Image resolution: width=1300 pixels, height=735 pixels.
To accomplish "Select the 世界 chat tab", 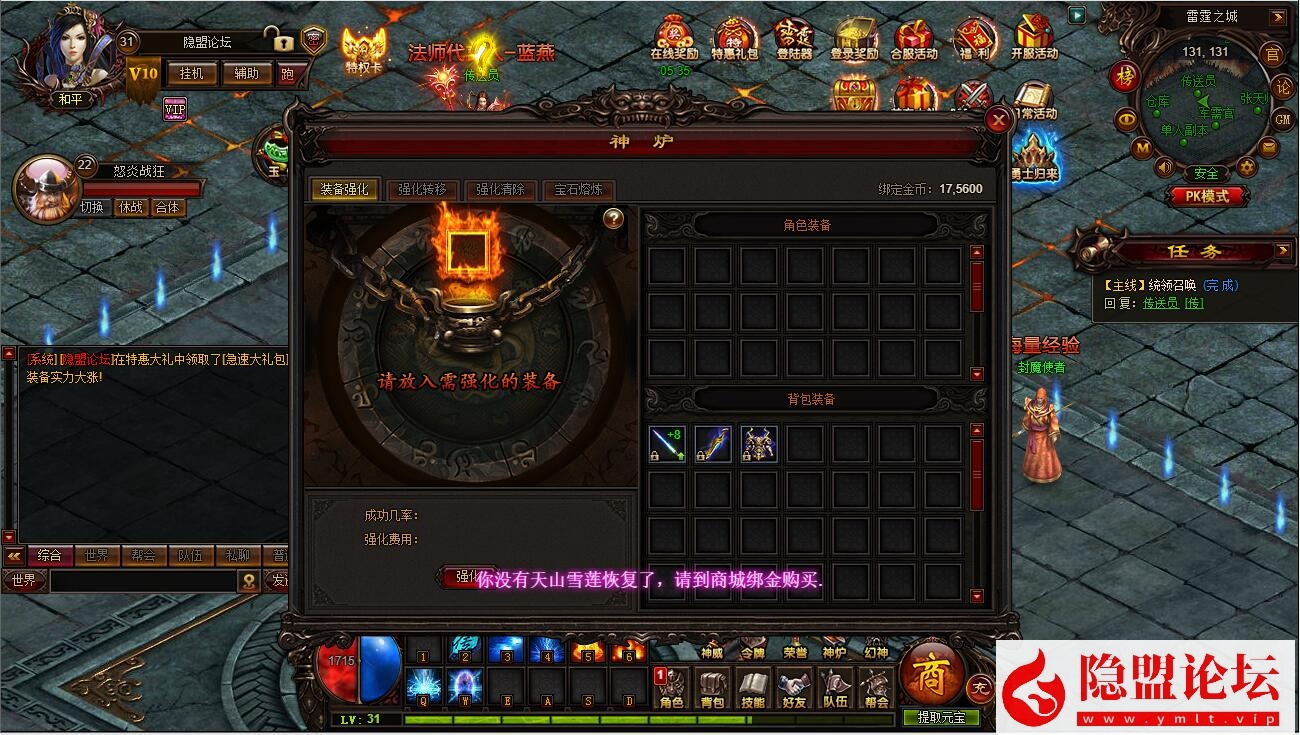I will 97,557.
